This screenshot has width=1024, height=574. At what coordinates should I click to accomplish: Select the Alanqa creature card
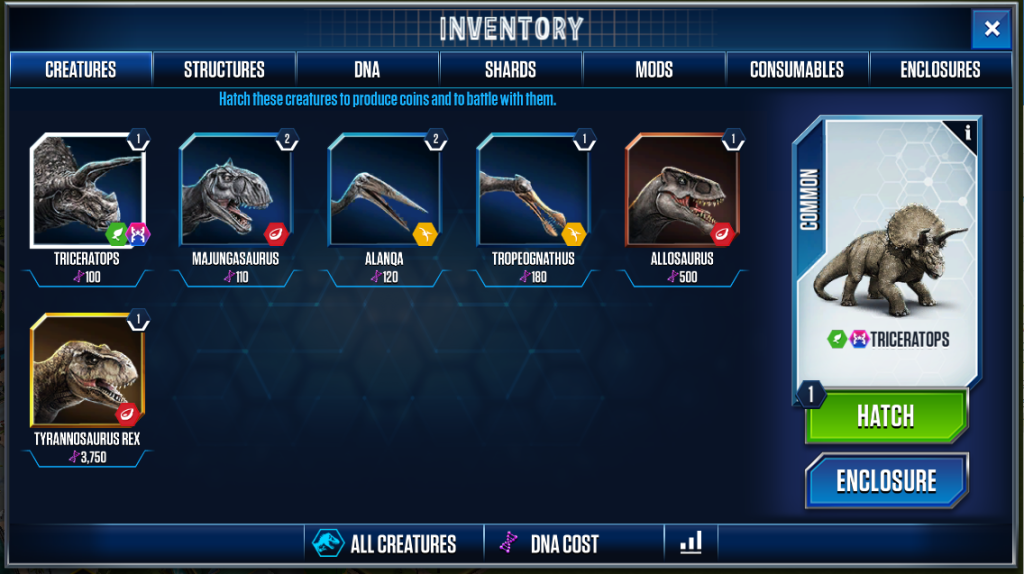point(385,193)
